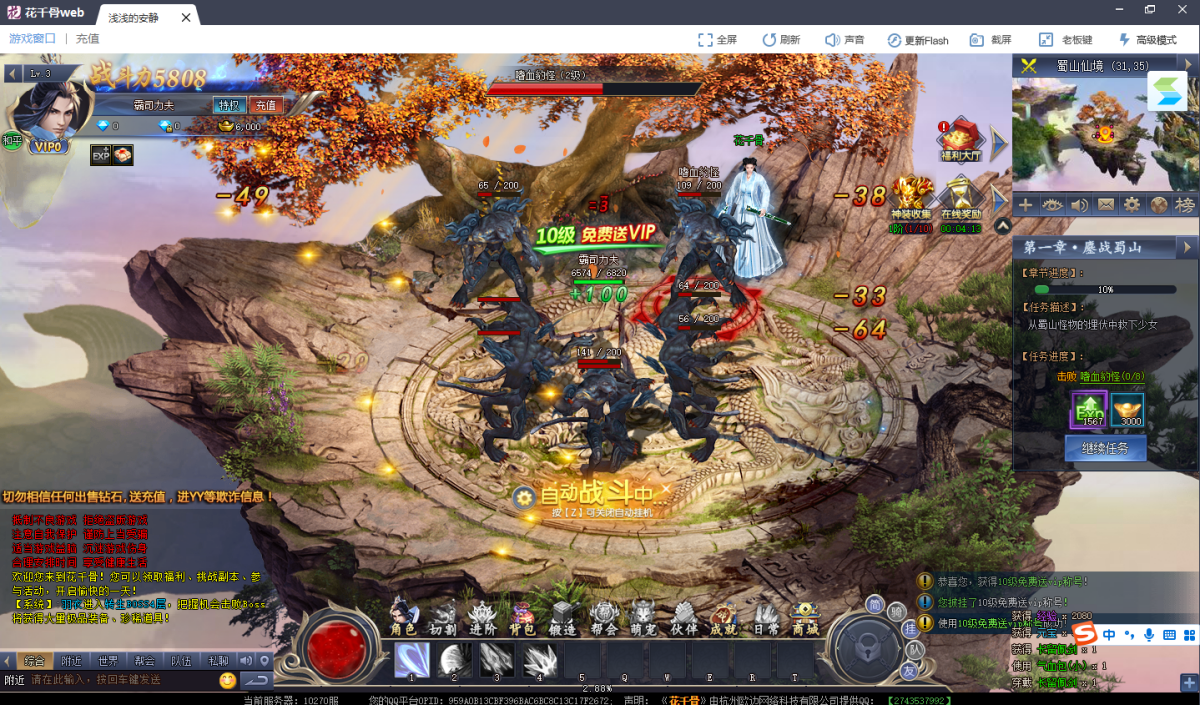Click the orange 充值 recharge button by the player name
The height and width of the screenshot is (705, 1200).
pos(265,105)
